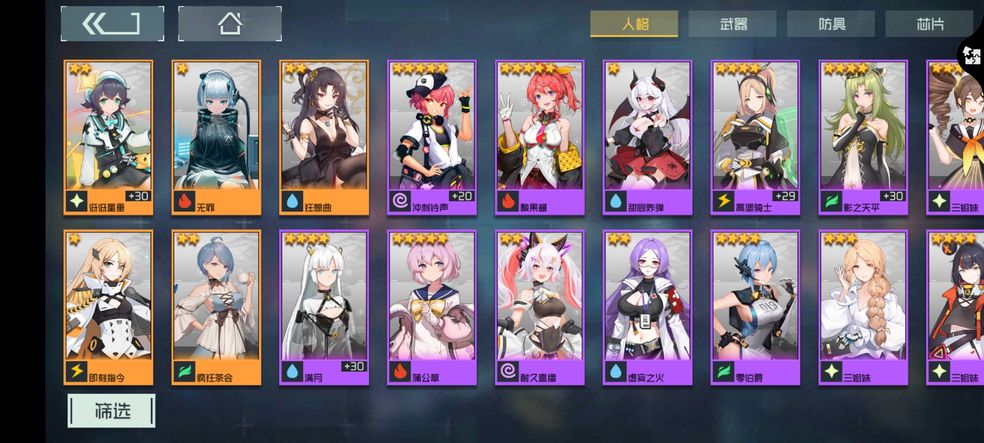This screenshot has height=443, width=984.
Task: Open the 甜甜炸弹 character card
Action: pos(648,136)
